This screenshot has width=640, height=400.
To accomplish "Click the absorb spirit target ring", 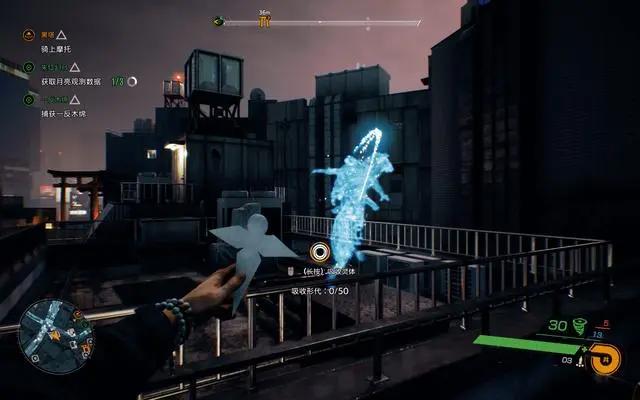I will click(x=319, y=252).
